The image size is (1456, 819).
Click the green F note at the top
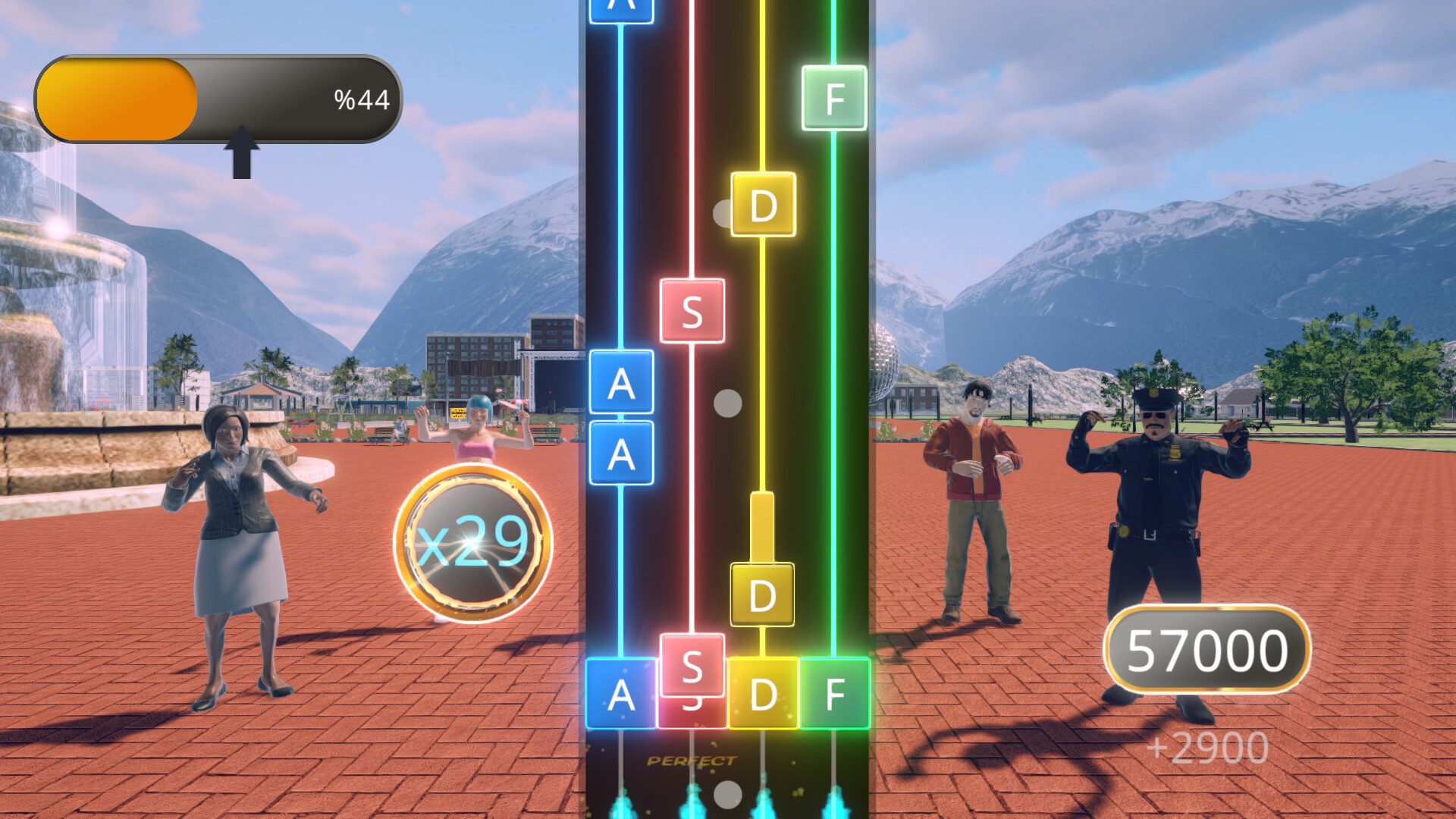834,99
